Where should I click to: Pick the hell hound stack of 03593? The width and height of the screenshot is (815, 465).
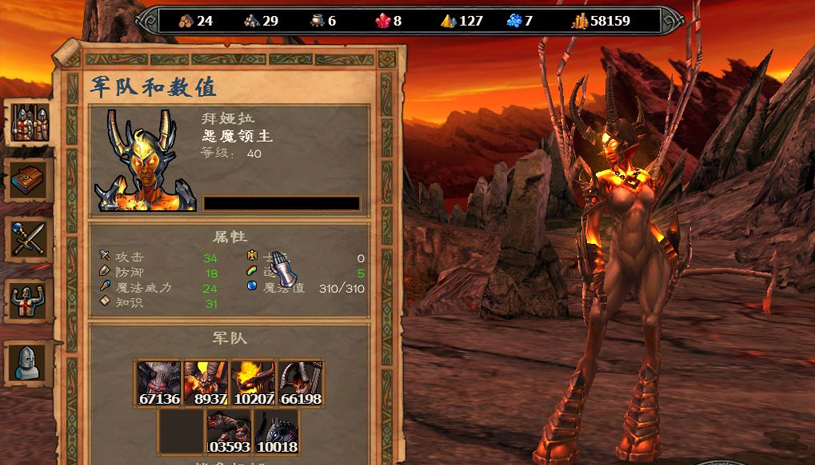pos(229,432)
